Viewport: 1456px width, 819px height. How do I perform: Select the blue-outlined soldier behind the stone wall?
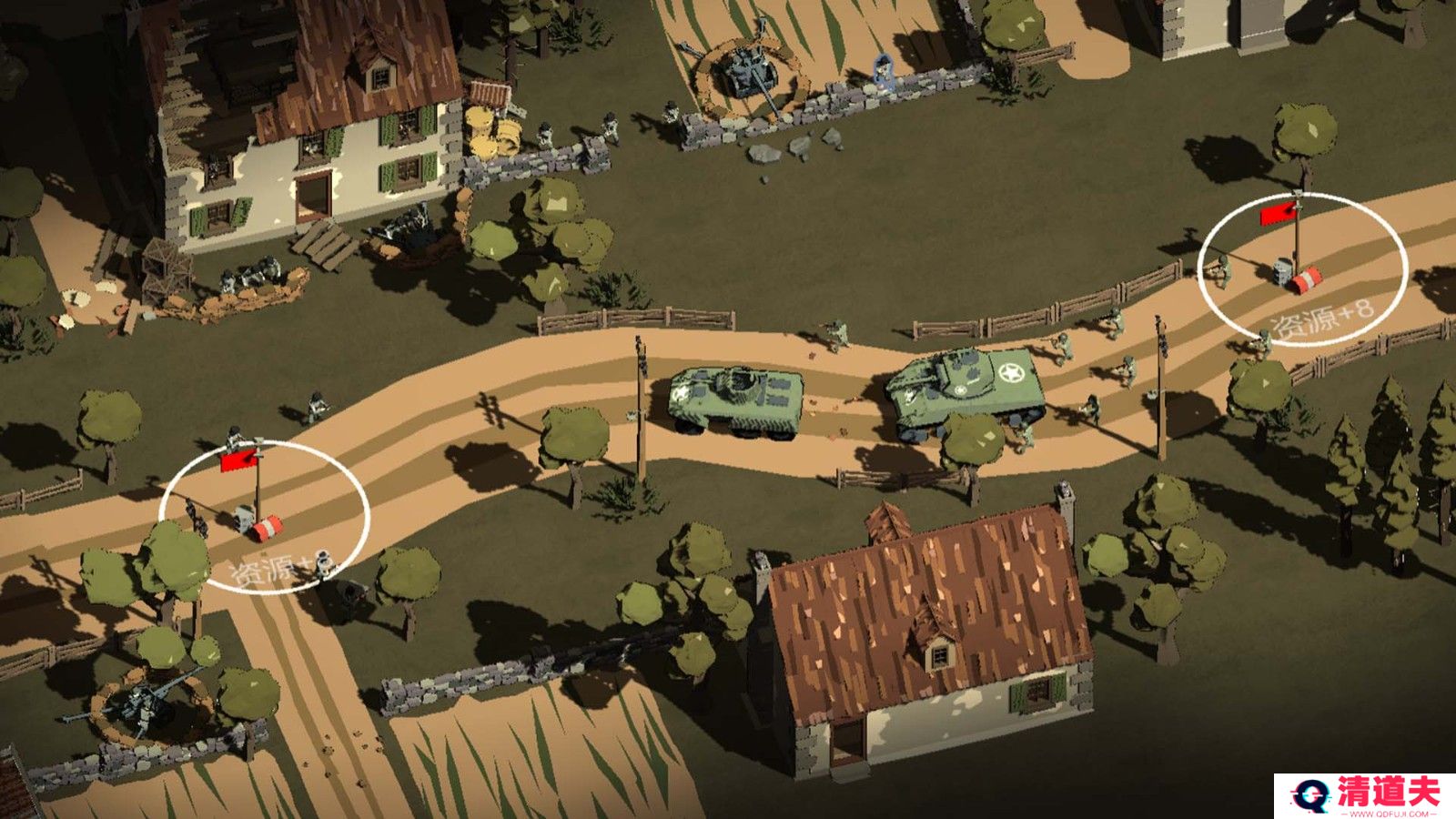(x=882, y=69)
